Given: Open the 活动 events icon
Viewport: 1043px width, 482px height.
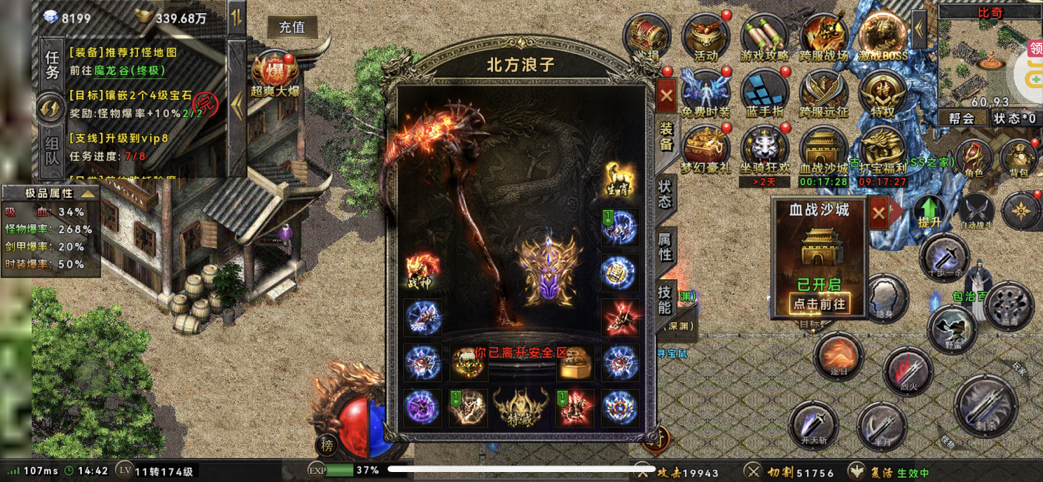Looking at the screenshot, I should pos(706,38).
